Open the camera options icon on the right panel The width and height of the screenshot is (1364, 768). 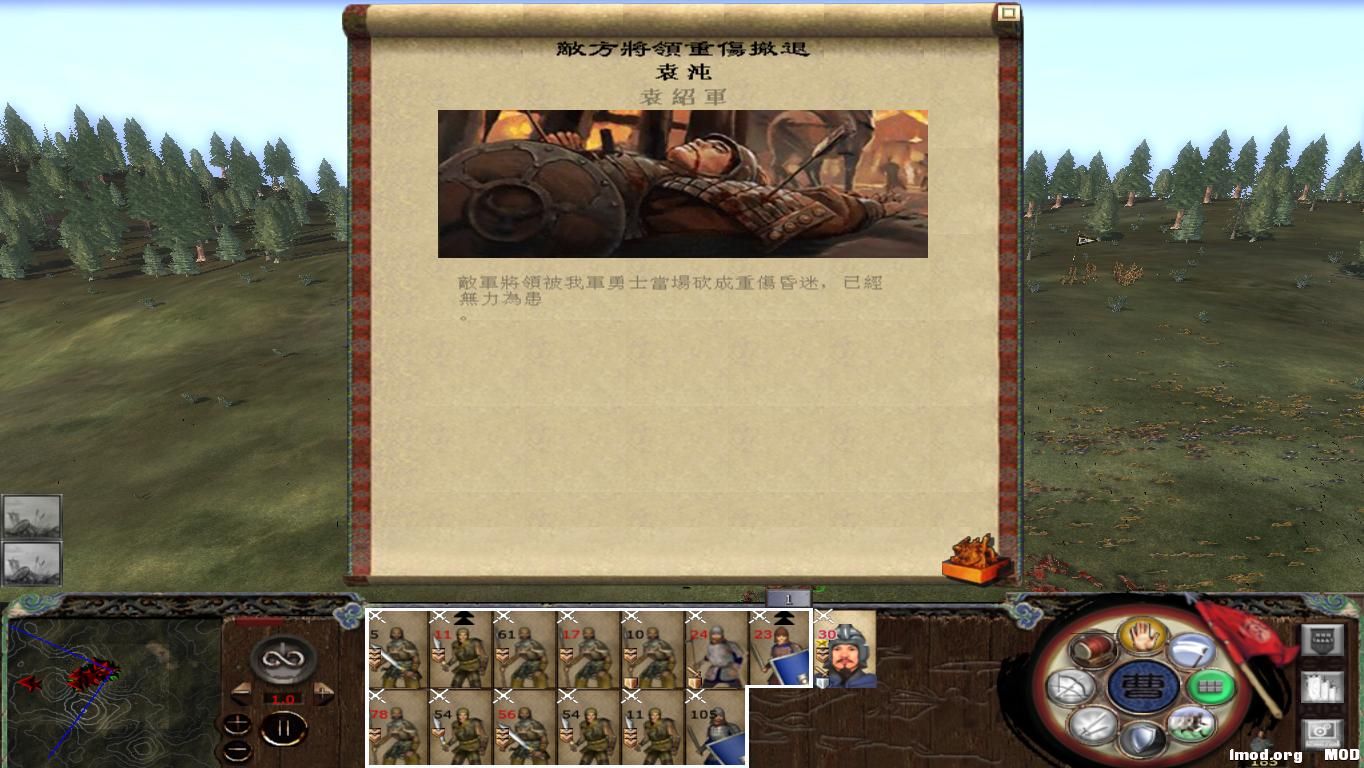pos(1322,733)
